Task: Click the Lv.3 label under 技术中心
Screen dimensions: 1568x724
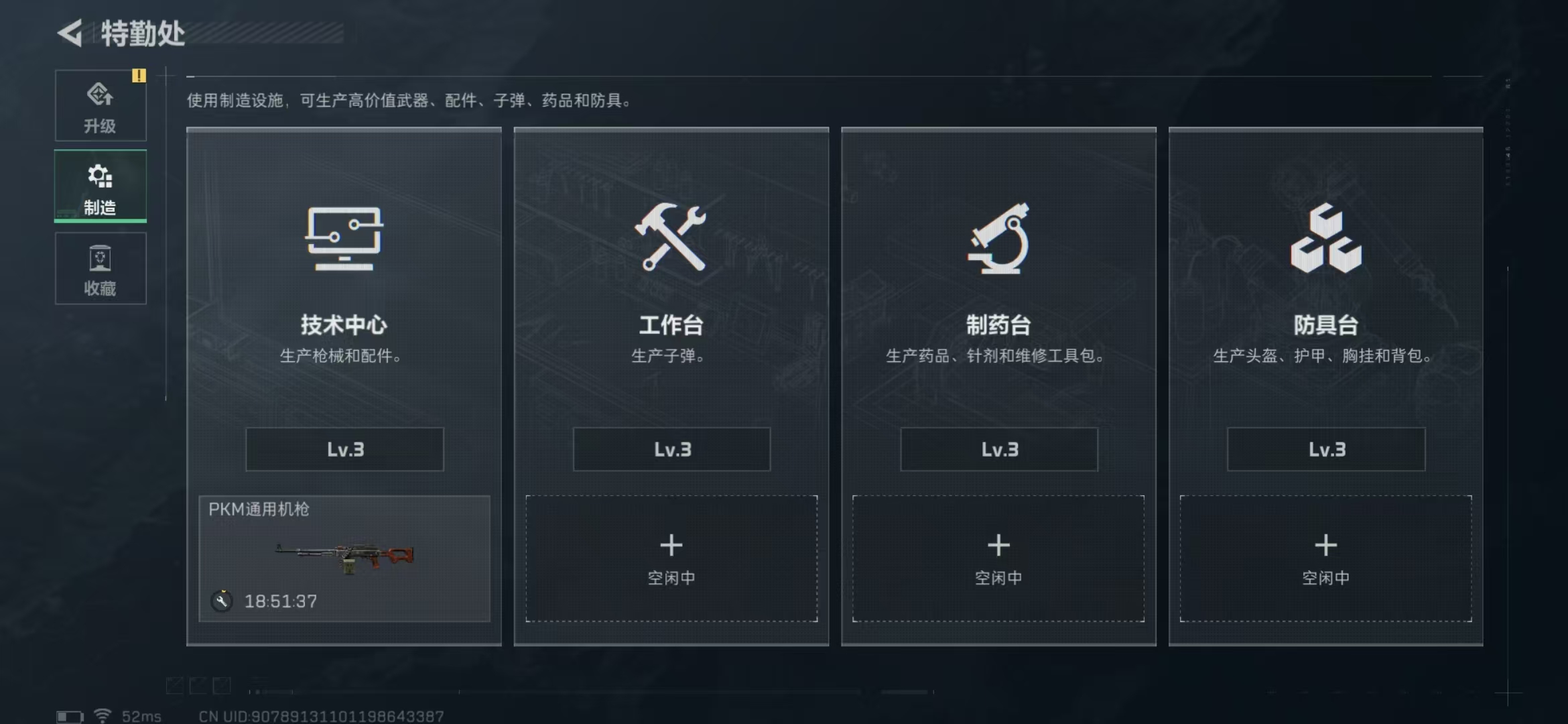Action: [344, 449]
